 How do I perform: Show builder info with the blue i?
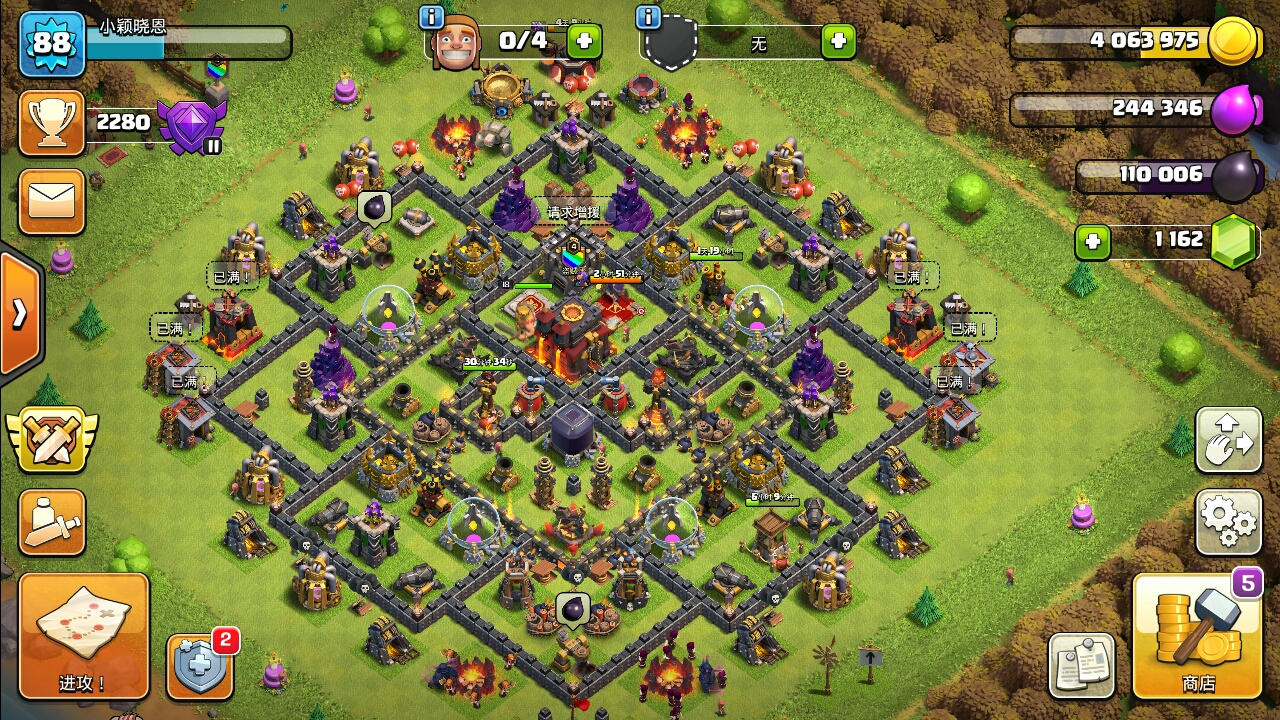(432, 17)
